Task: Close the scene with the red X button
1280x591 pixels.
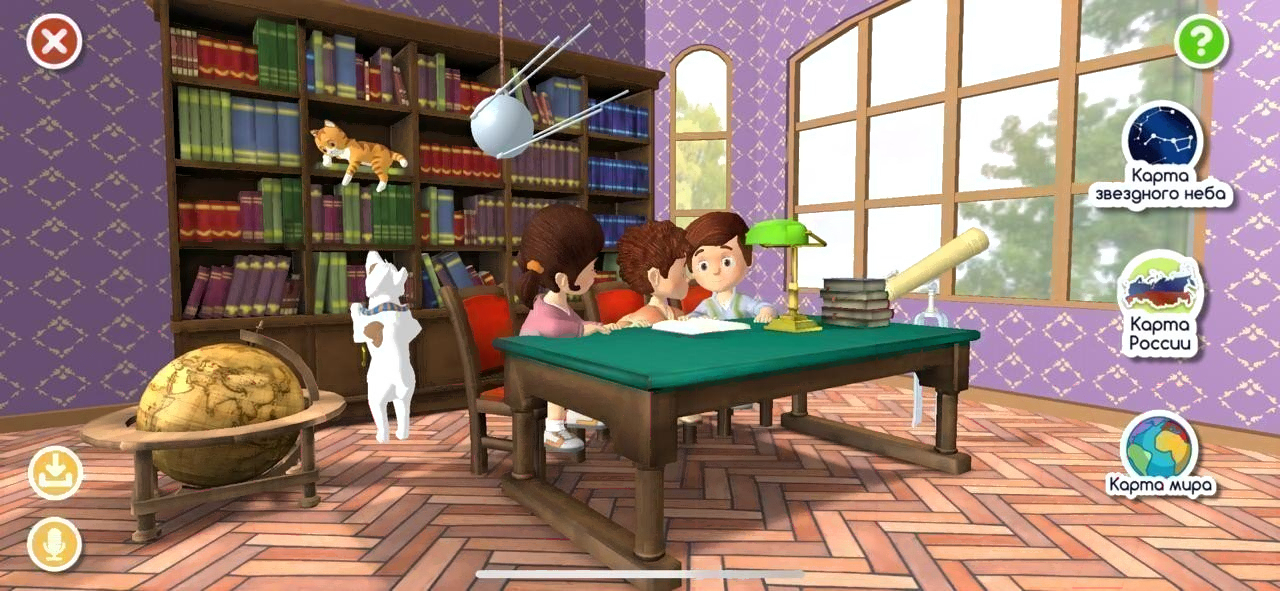Action: (x=54, y=41)
